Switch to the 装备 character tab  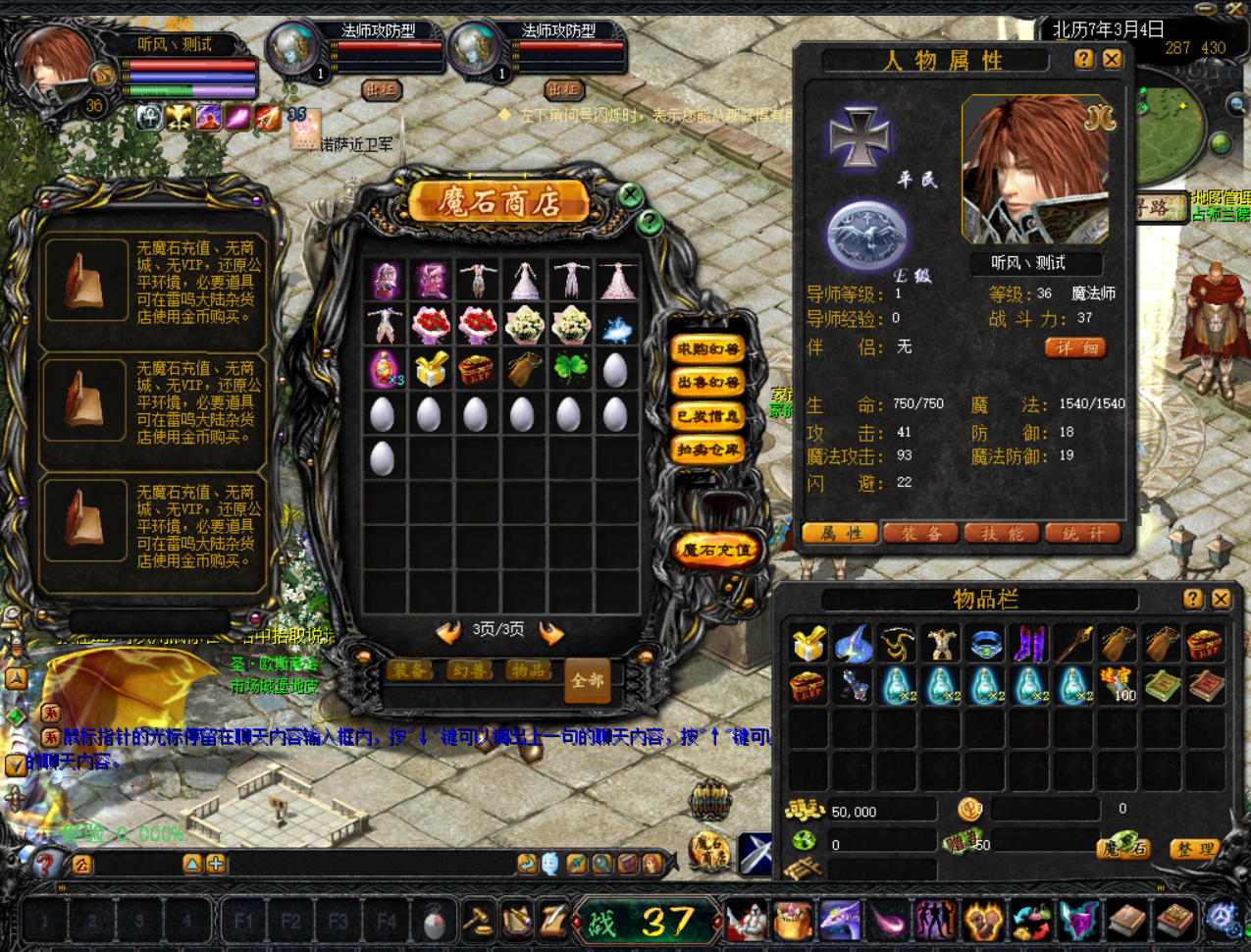[x=921, y=534]
